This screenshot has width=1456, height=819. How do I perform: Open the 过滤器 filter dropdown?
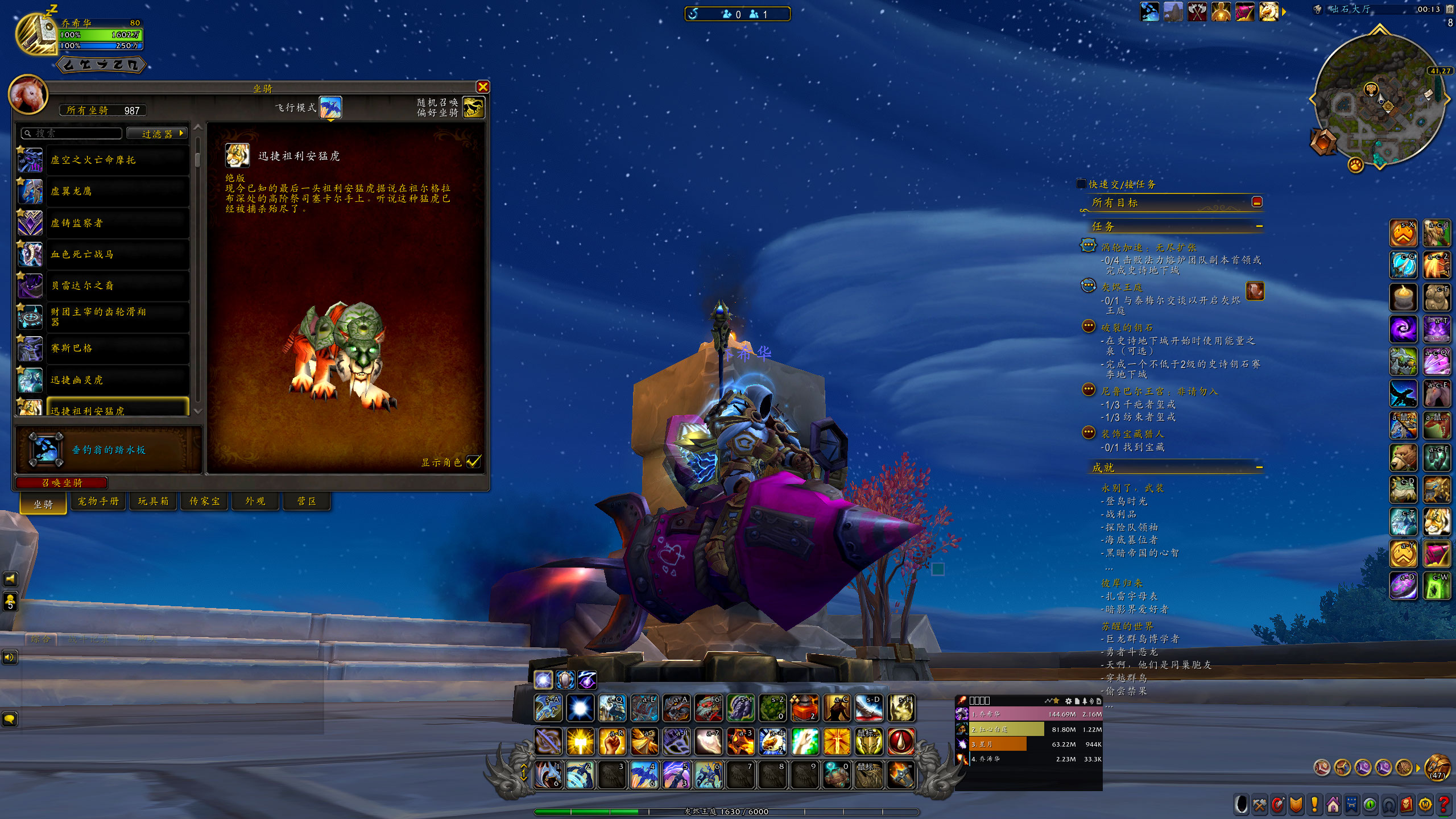[x=158, y=134]
